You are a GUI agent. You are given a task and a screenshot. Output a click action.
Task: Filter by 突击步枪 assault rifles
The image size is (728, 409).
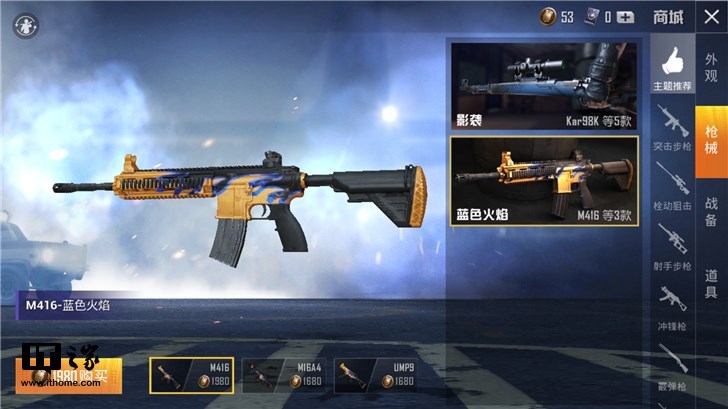(x=672, y=126)
